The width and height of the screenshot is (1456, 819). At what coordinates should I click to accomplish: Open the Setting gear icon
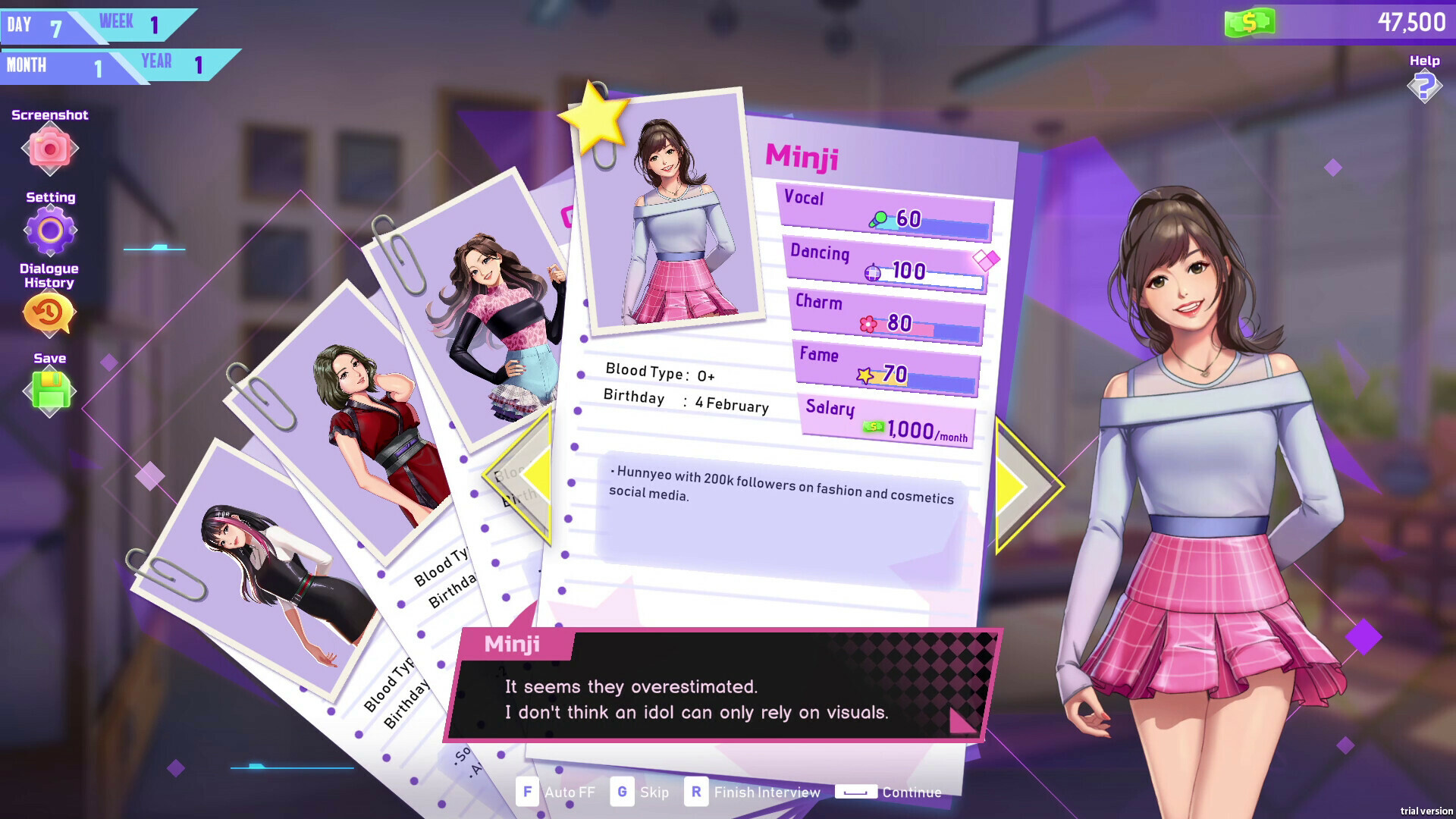click(49, 231)
